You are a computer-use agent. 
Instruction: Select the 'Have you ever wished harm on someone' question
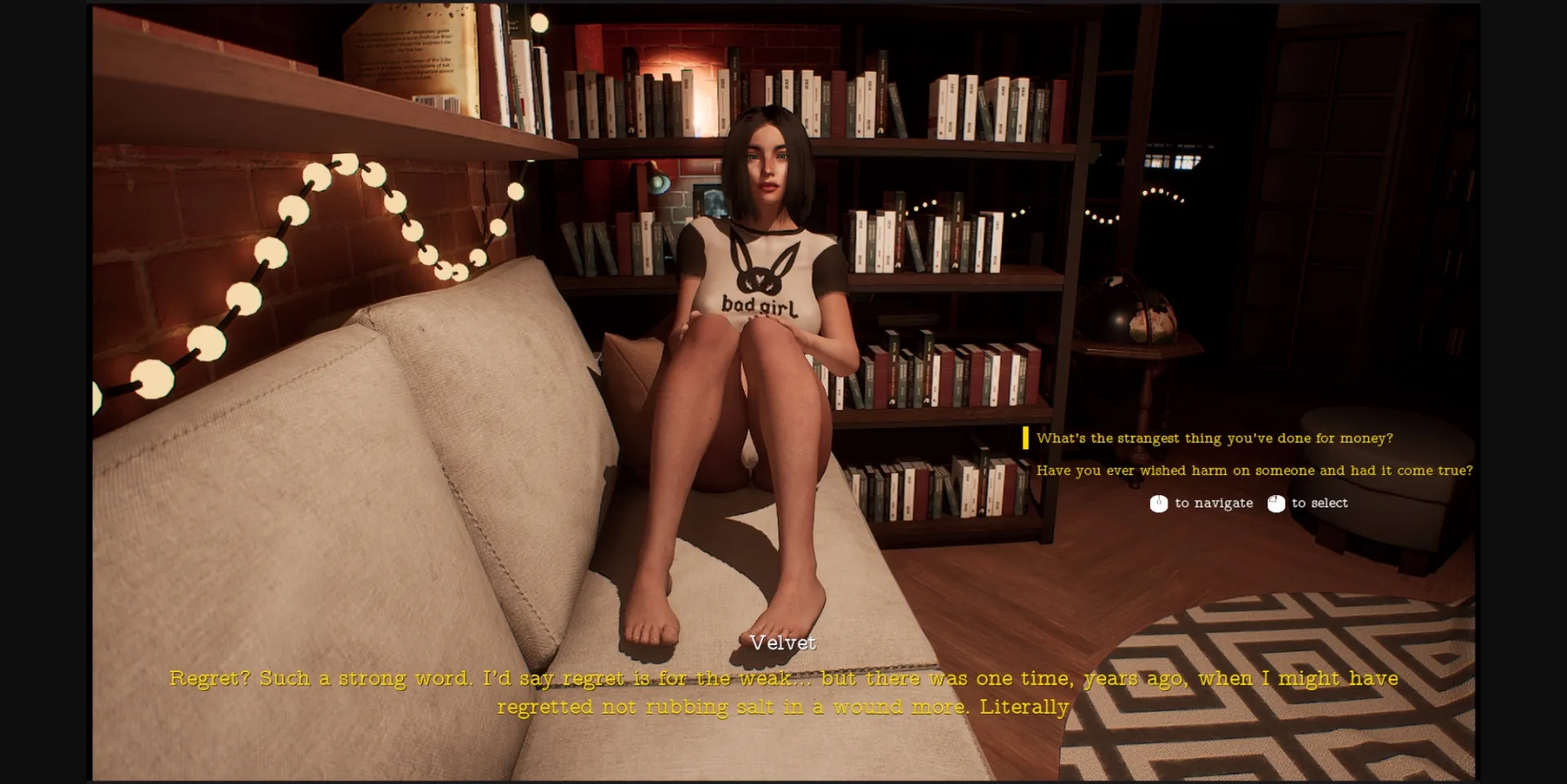pos(1254,471)
